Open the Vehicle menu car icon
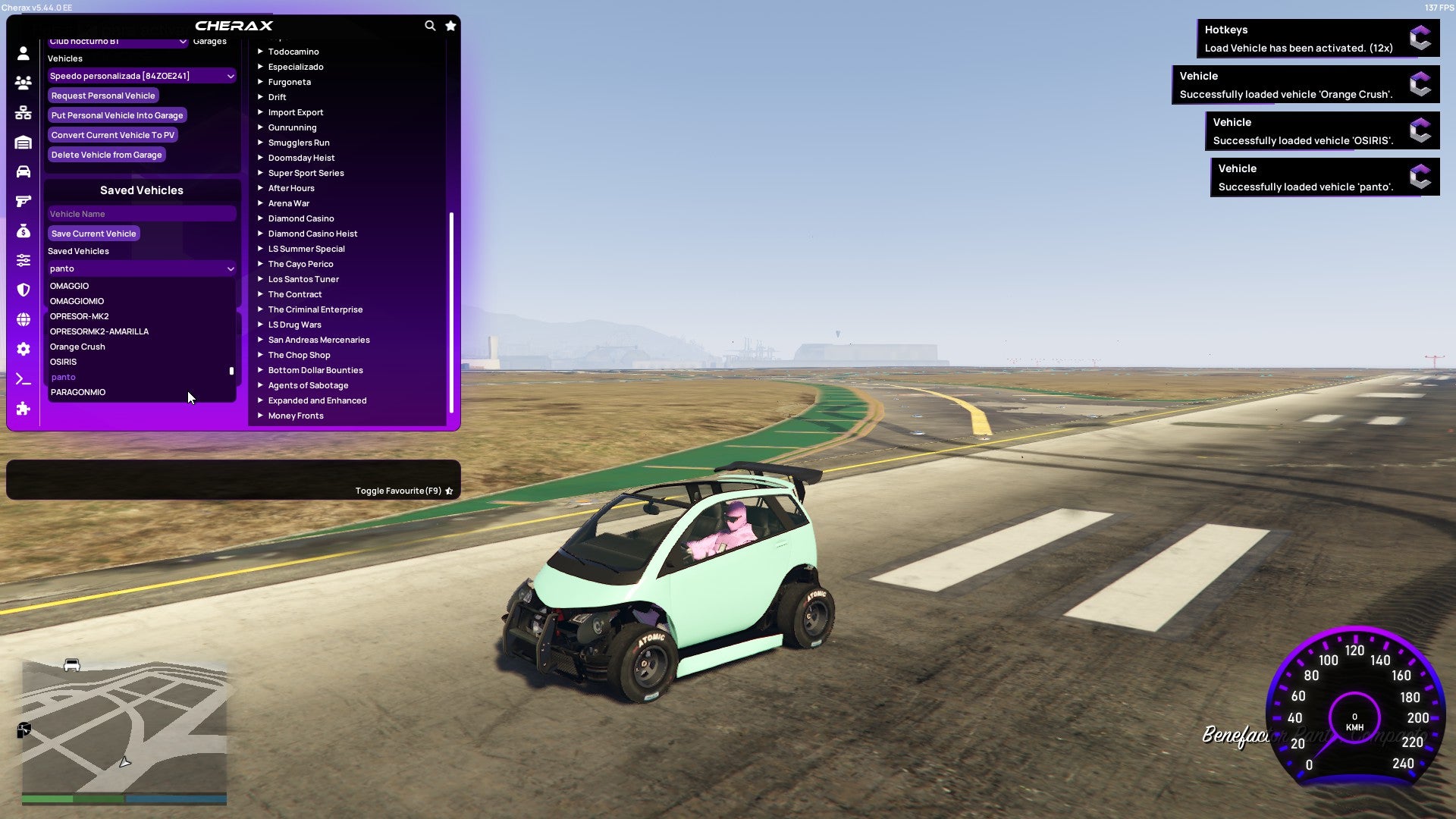 pyautogui.click(x=23, y=171)
